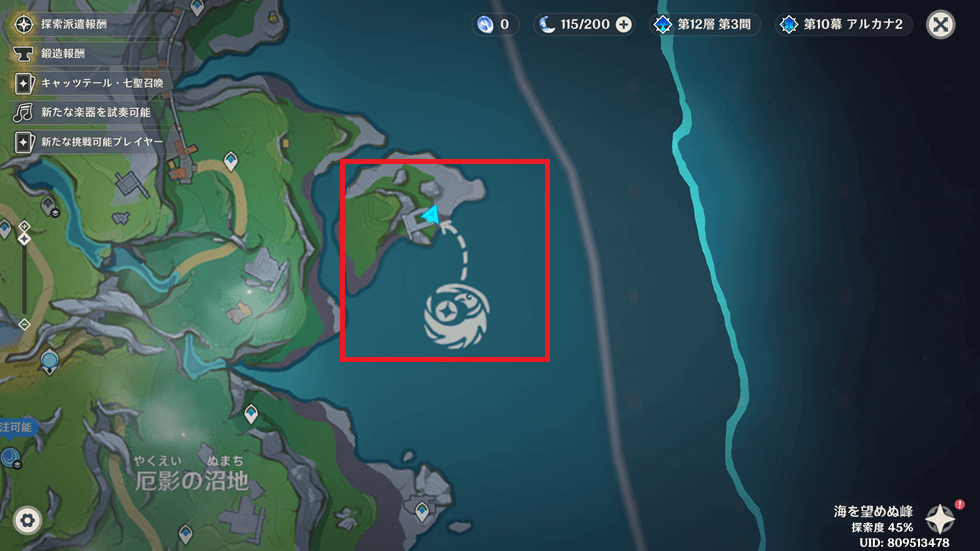Viewport: 980px width, 551px height.
Task: Open the 海を望めぬ峰 region selector
Action: point(940,517)
